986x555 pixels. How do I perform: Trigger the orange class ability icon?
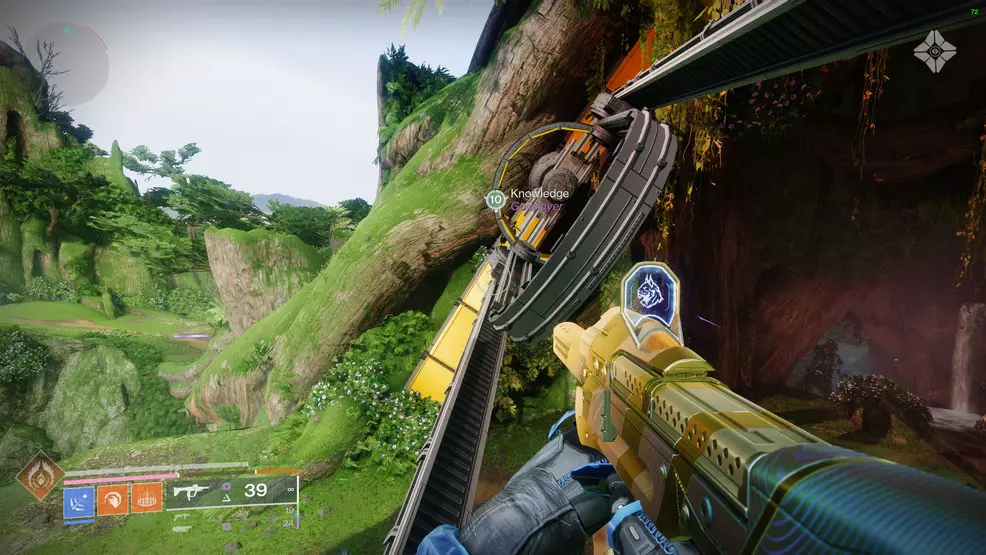click(146, 498)
